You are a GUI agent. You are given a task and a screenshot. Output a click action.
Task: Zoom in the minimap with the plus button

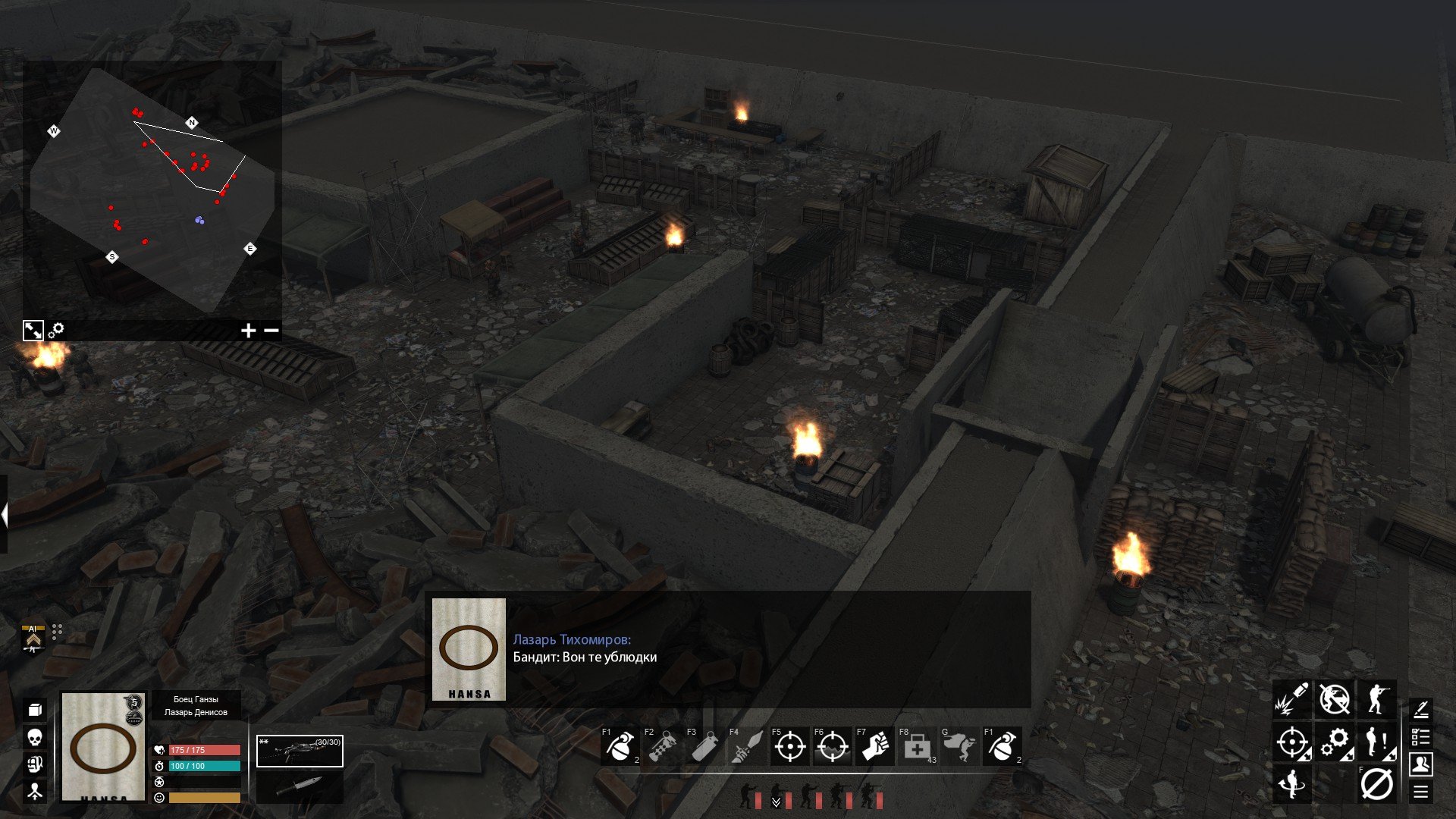248,331
